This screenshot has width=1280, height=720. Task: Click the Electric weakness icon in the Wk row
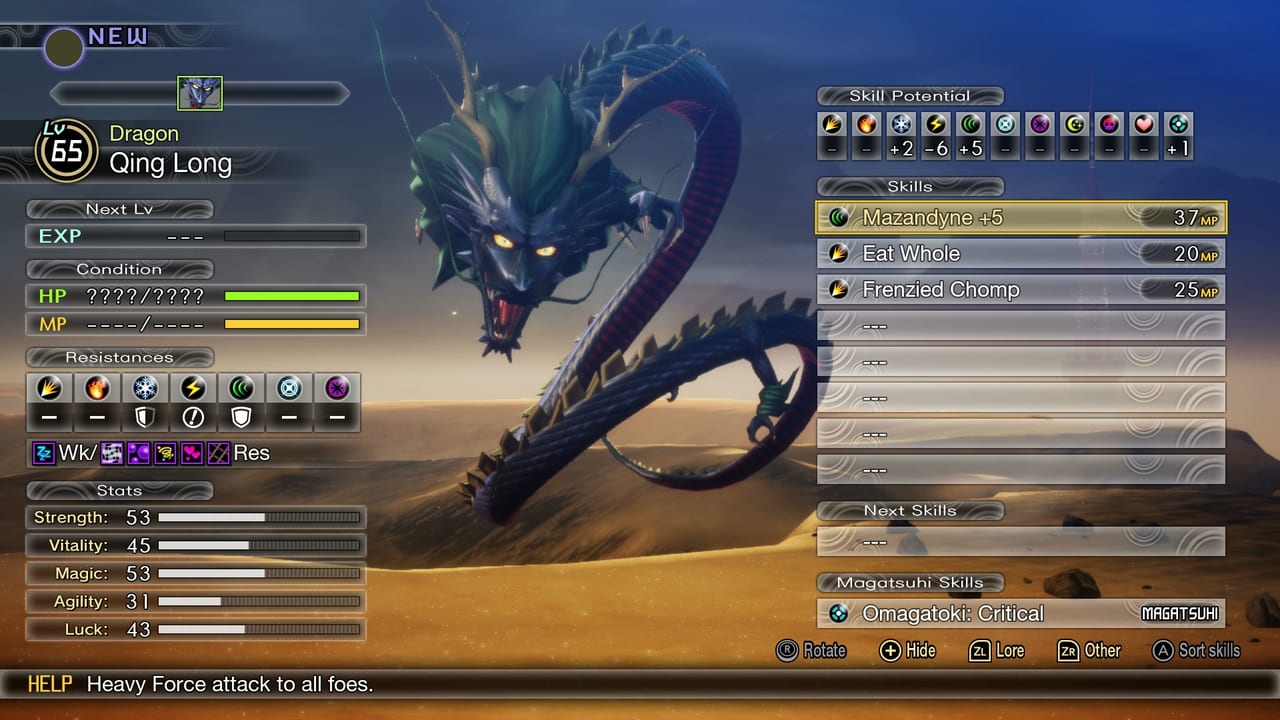(x=44, y=453)
